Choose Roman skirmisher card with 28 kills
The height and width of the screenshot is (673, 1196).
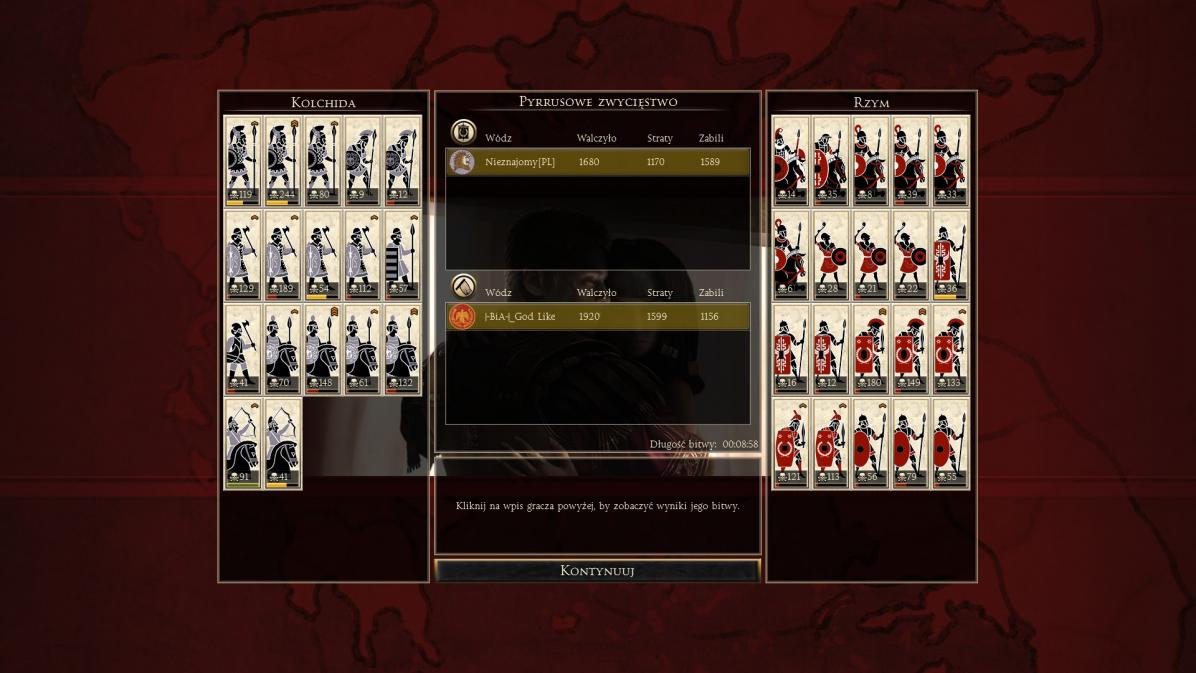click(x=830, y=255)
